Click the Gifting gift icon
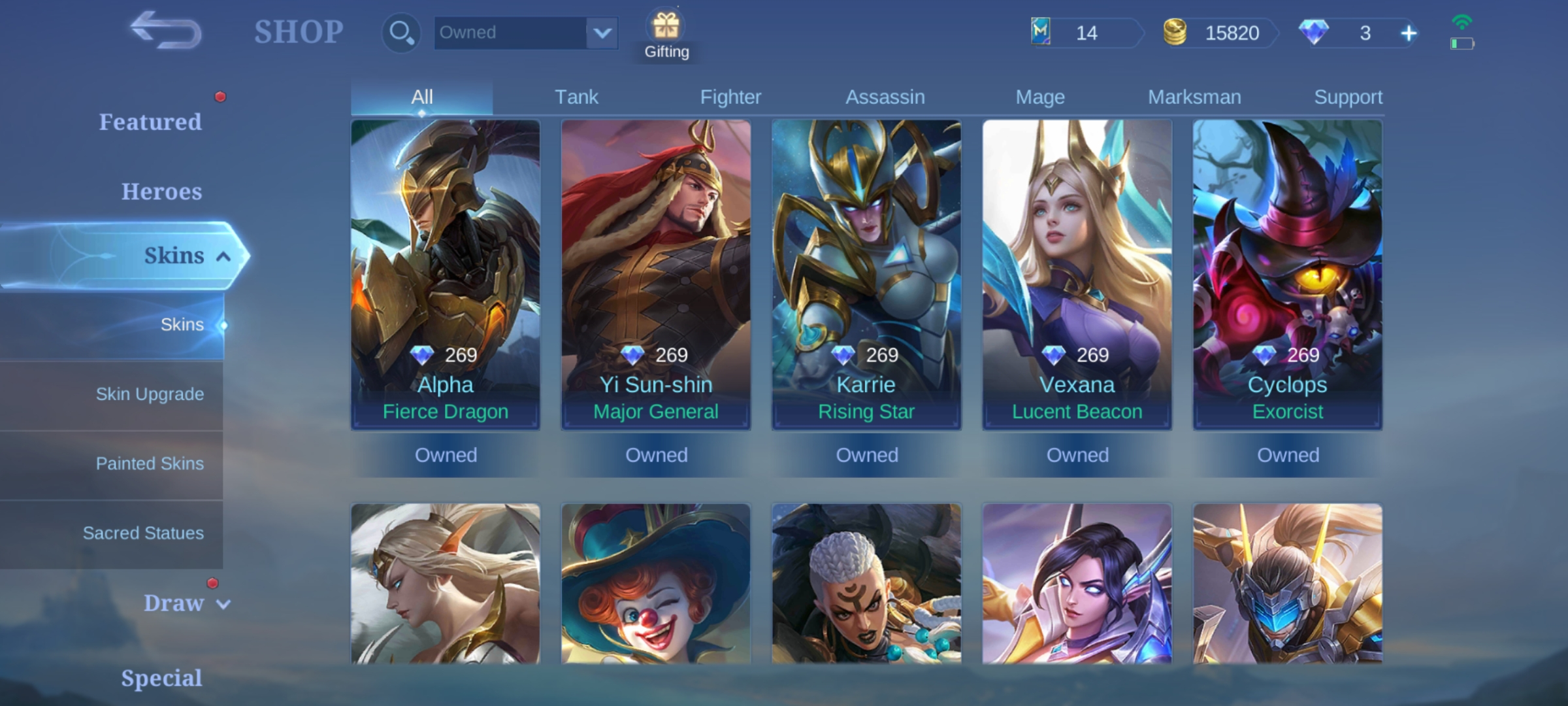This screenshot has height=706, width=1568. point(666,26)
